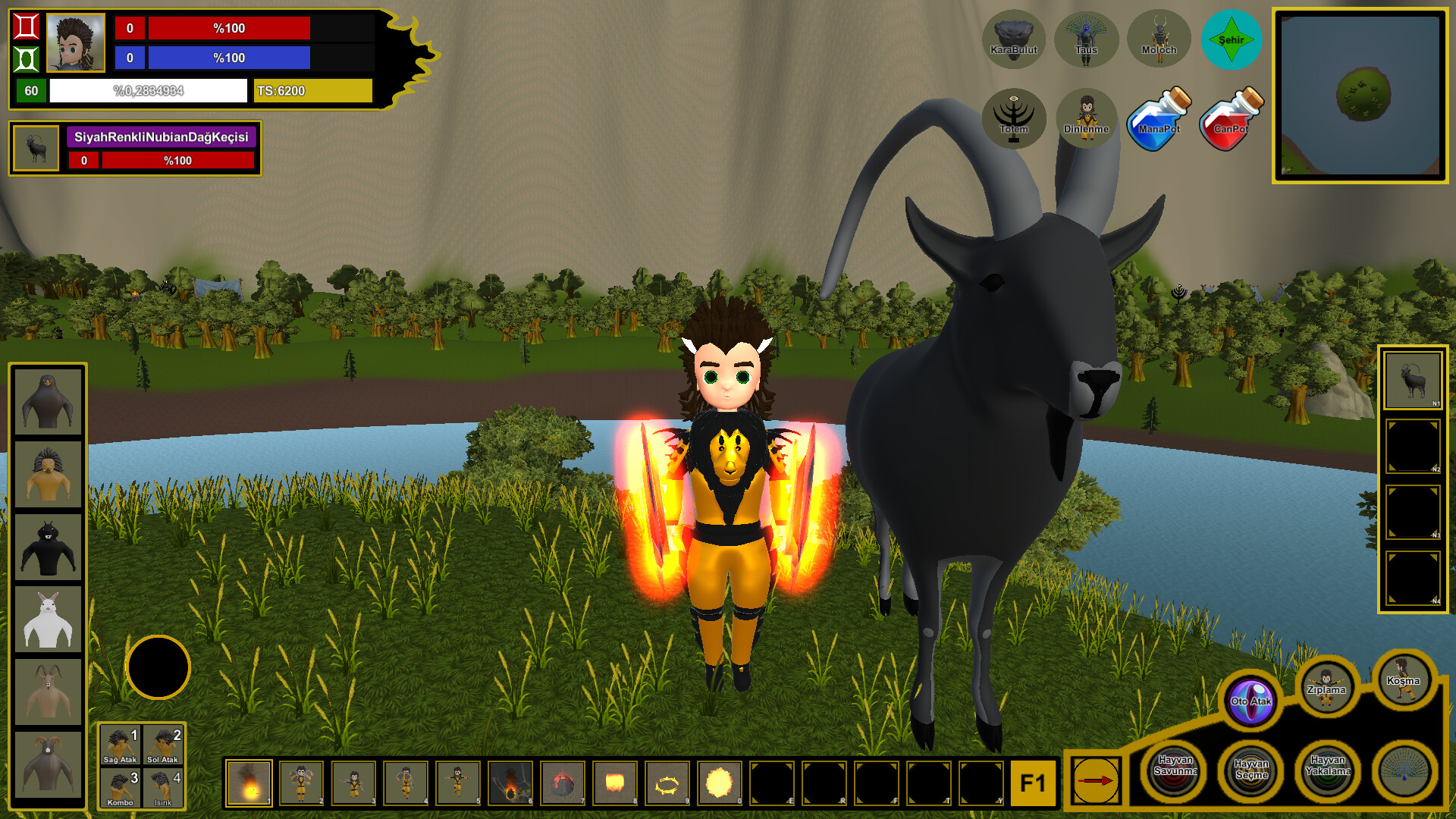Select the fire skill in hotbar slot 1
Image resolution: width=1456 pixels, height=819 pixels.
coord(250,783)
